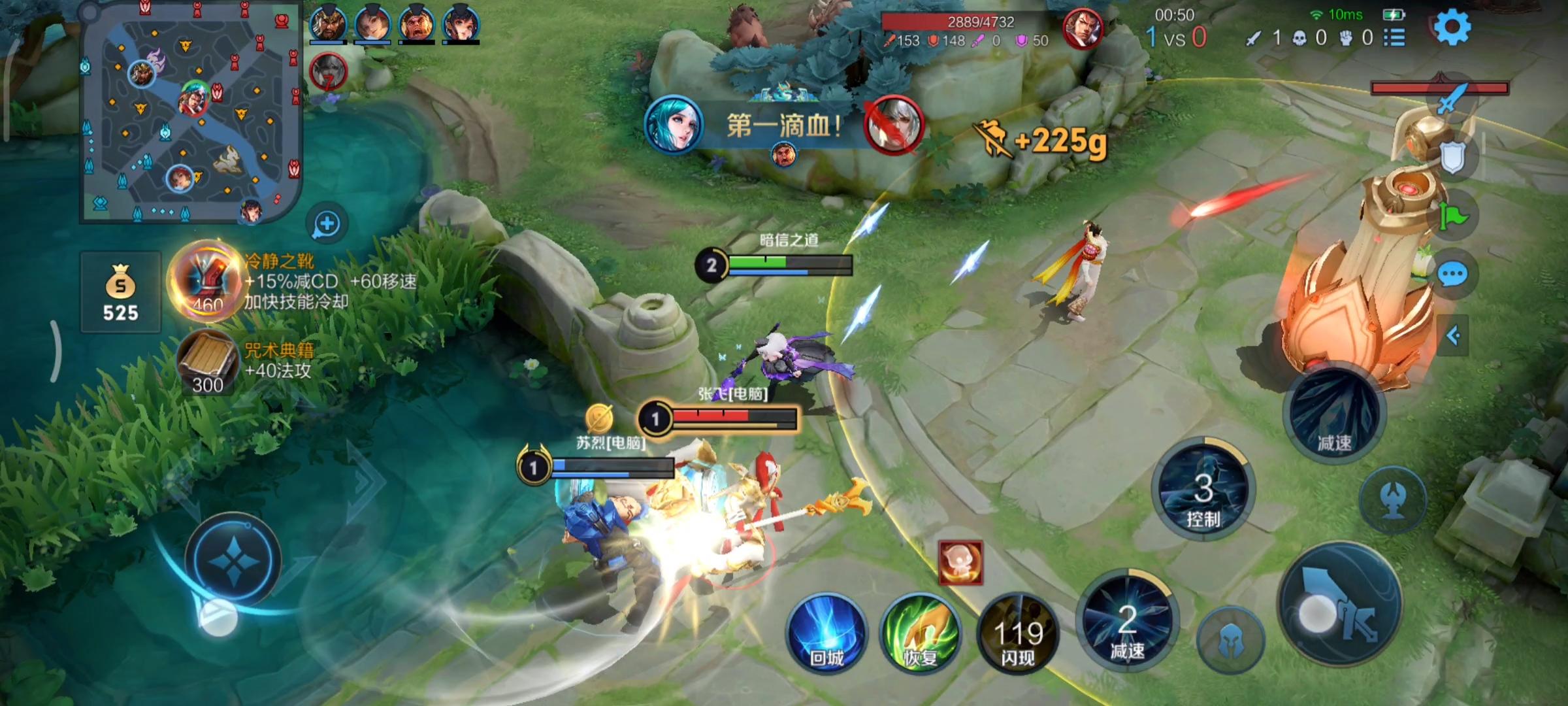Expand the minimap with the plus button
Screen dimensions: 1568x706
327,224
